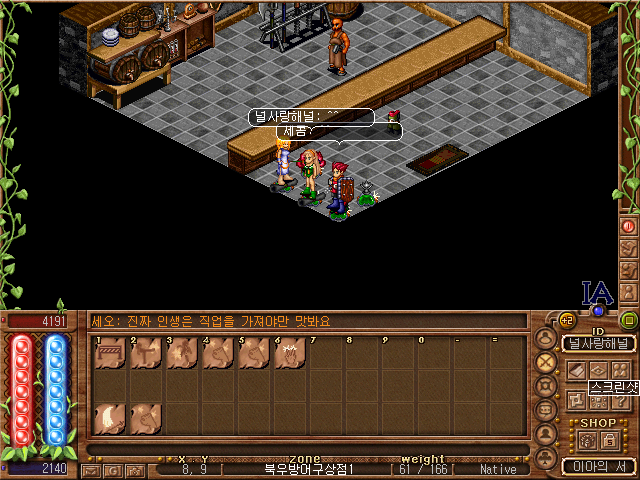Click the character name button under ID
The width and height of the screenshot is (640, 480).
[598, 344]
